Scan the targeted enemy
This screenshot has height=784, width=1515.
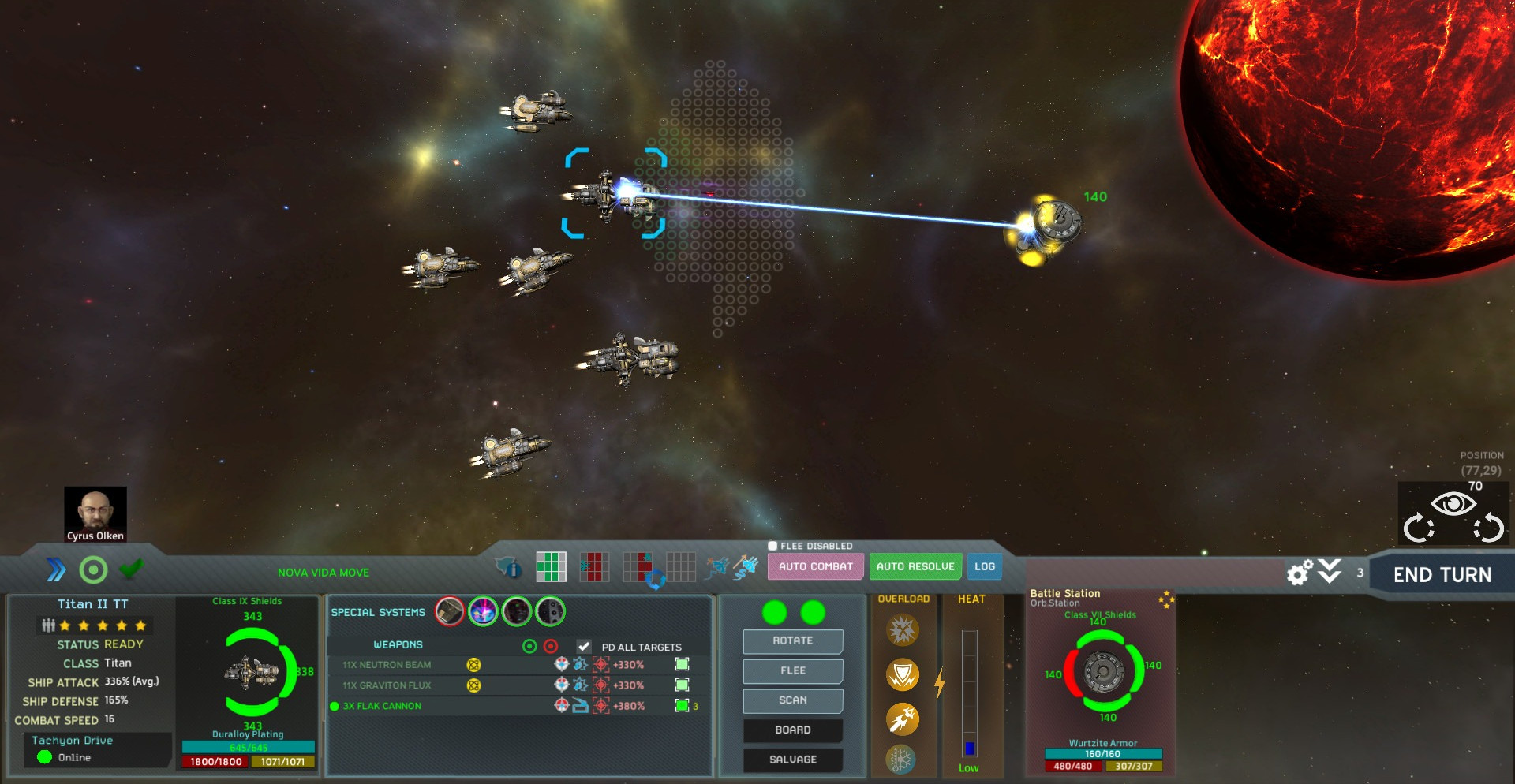pyautogui.click(x=792, y=700)
